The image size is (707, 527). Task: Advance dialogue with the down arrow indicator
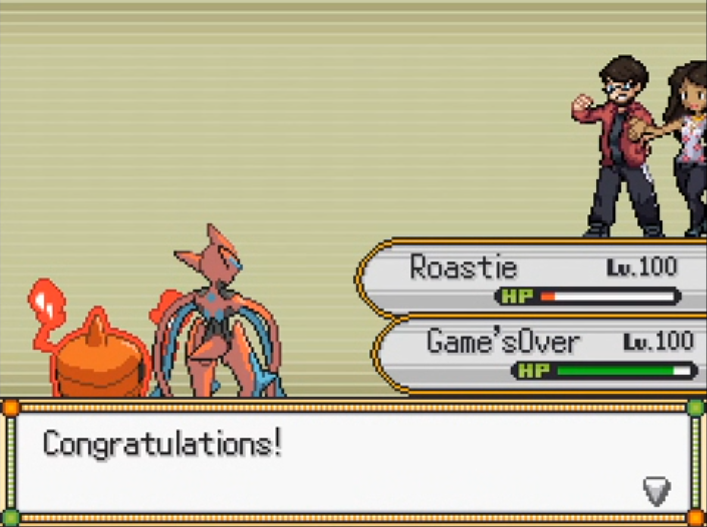pyautogui.click(x=656, y=490)
